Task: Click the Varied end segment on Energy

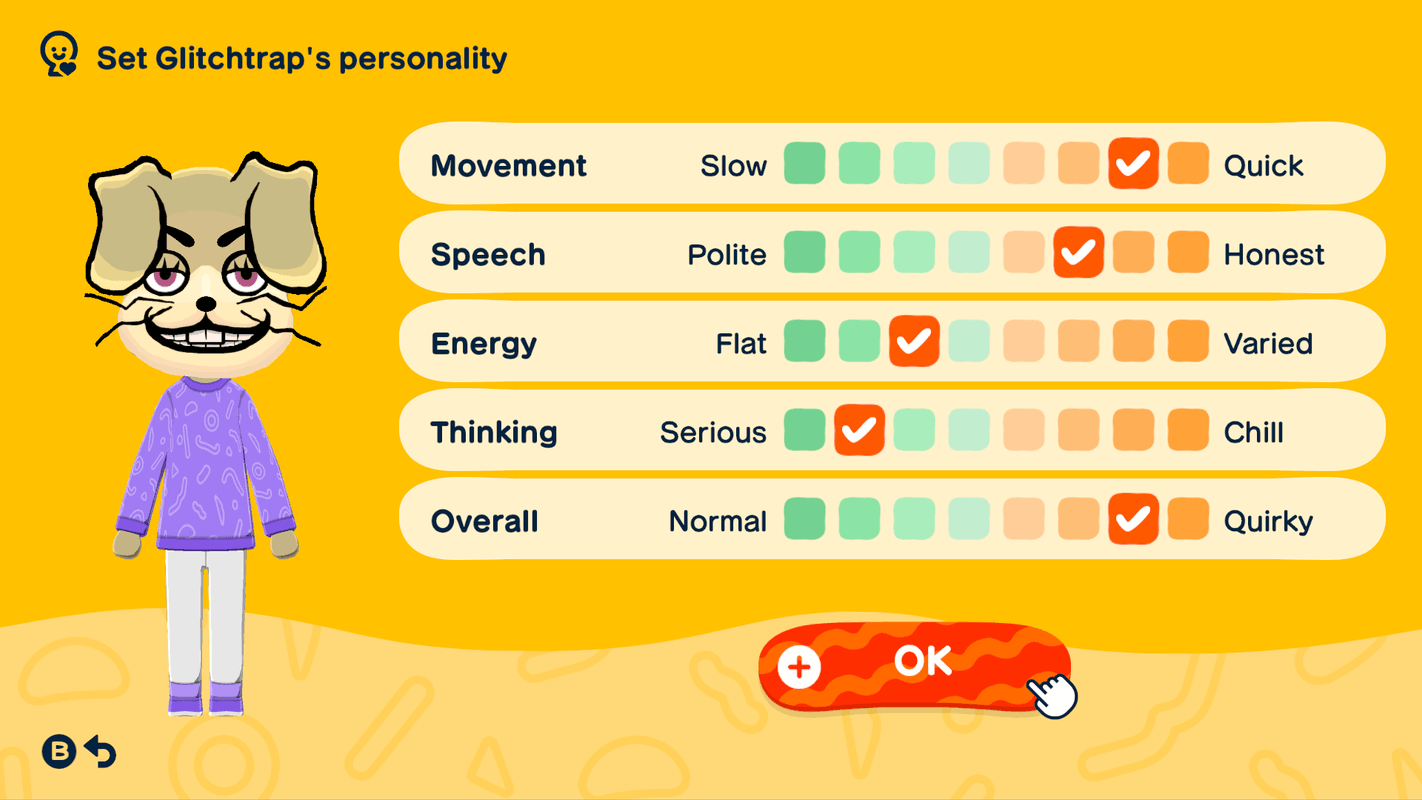Action: click(1188, 342)
